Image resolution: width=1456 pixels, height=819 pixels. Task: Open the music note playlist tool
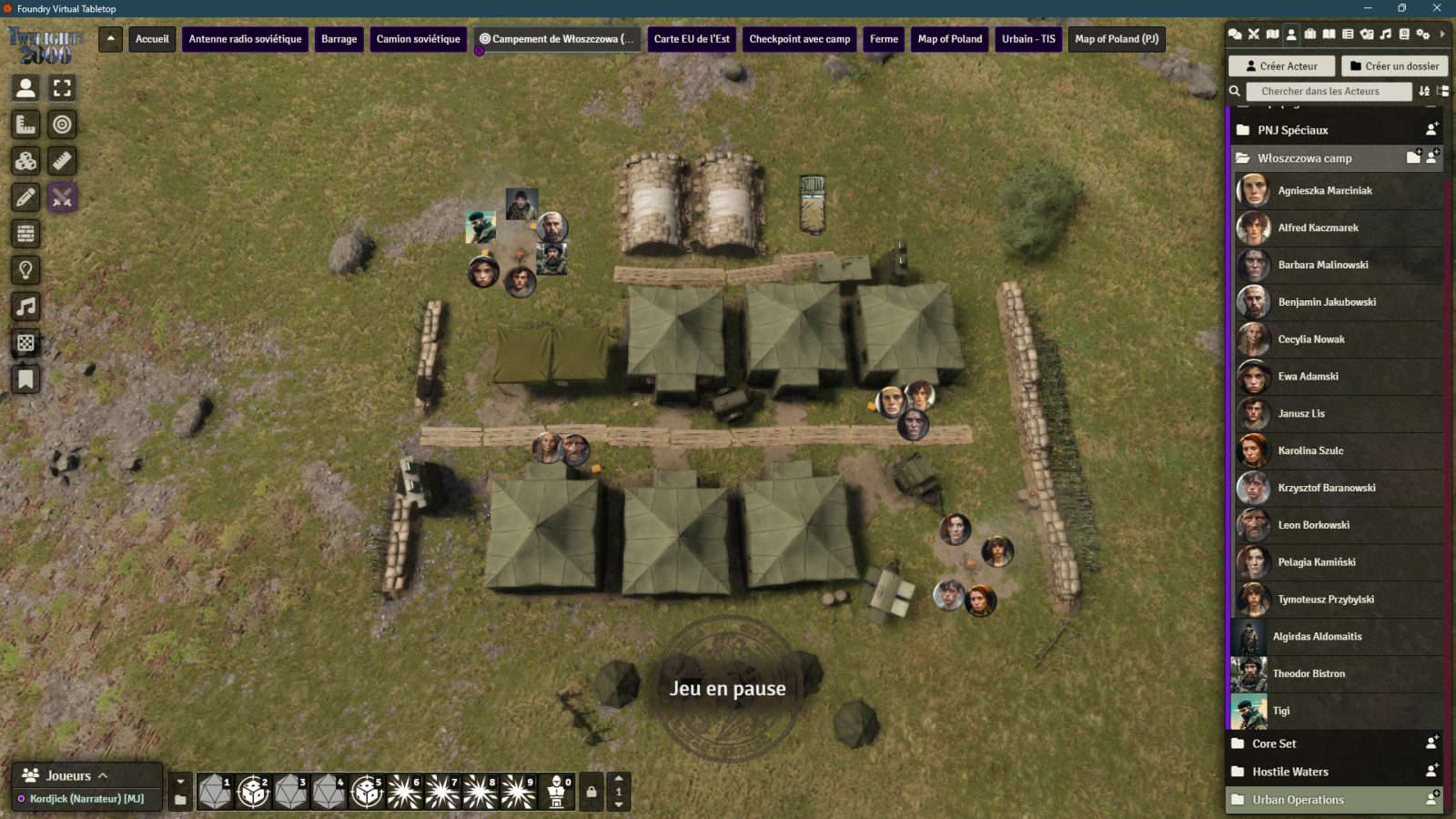coord(25,307)
